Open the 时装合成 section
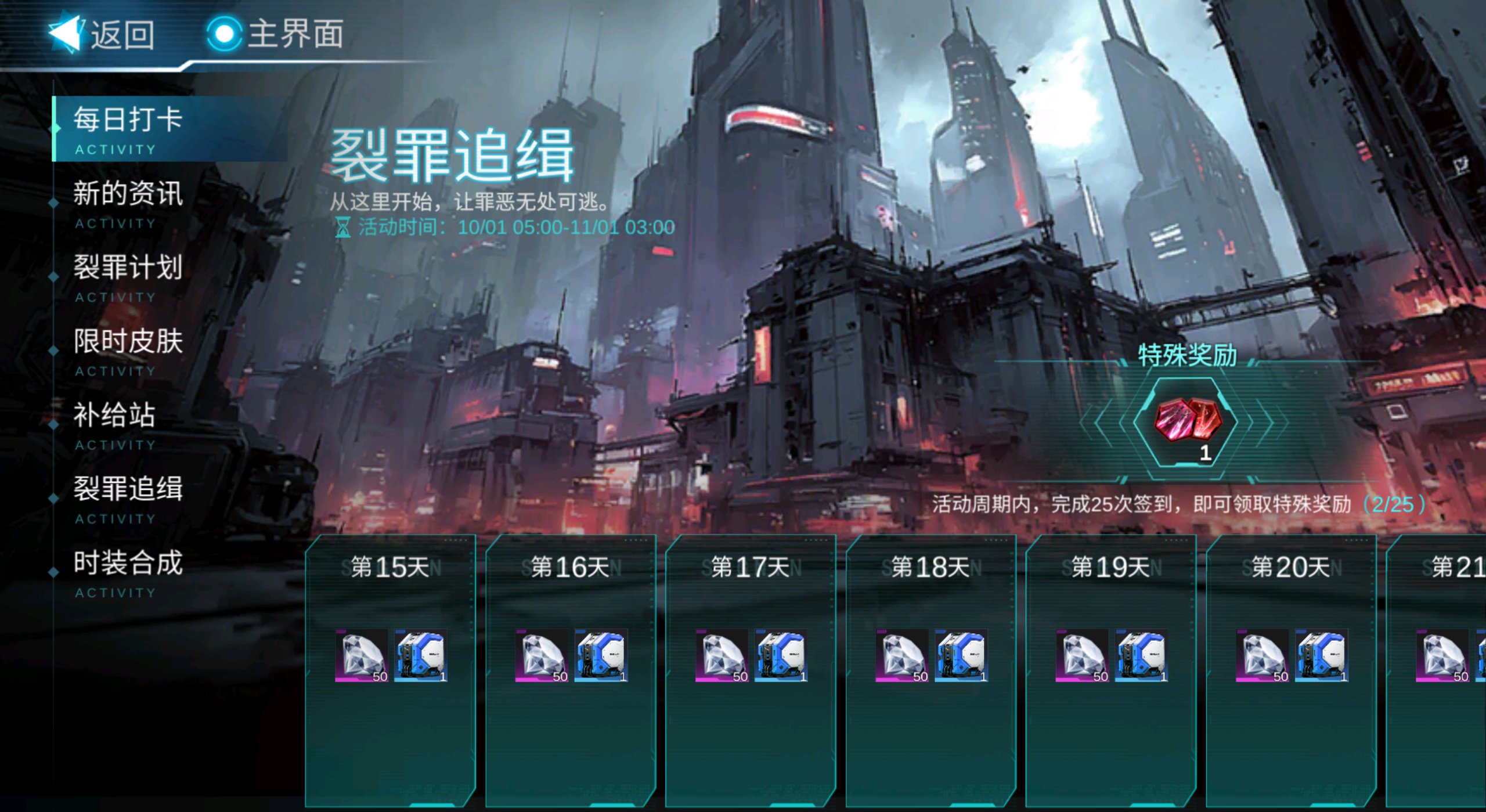Screen dimensions: 1486x812 tap(129, 562)
